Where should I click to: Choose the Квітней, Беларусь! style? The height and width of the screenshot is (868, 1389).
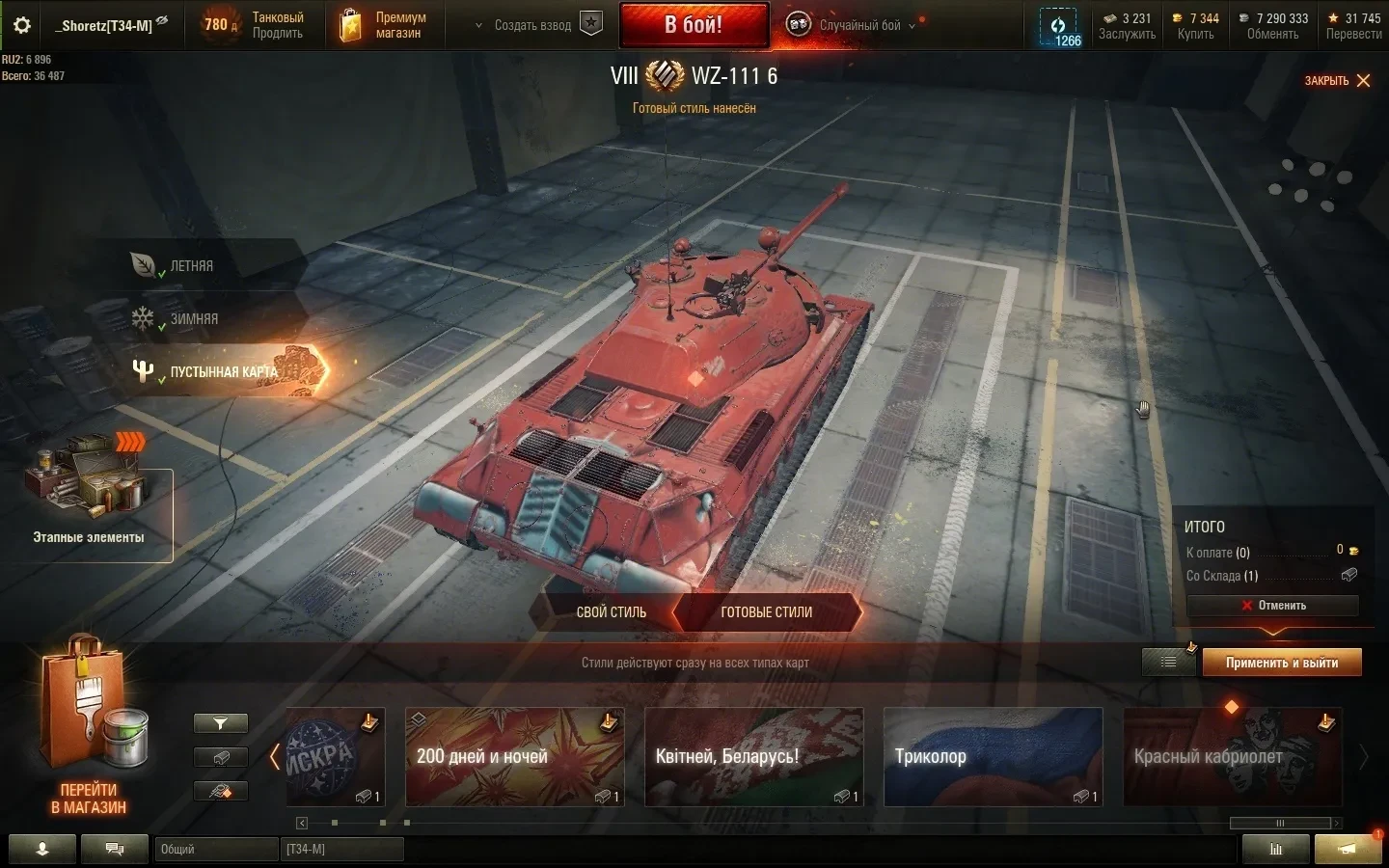pos(753,757)
